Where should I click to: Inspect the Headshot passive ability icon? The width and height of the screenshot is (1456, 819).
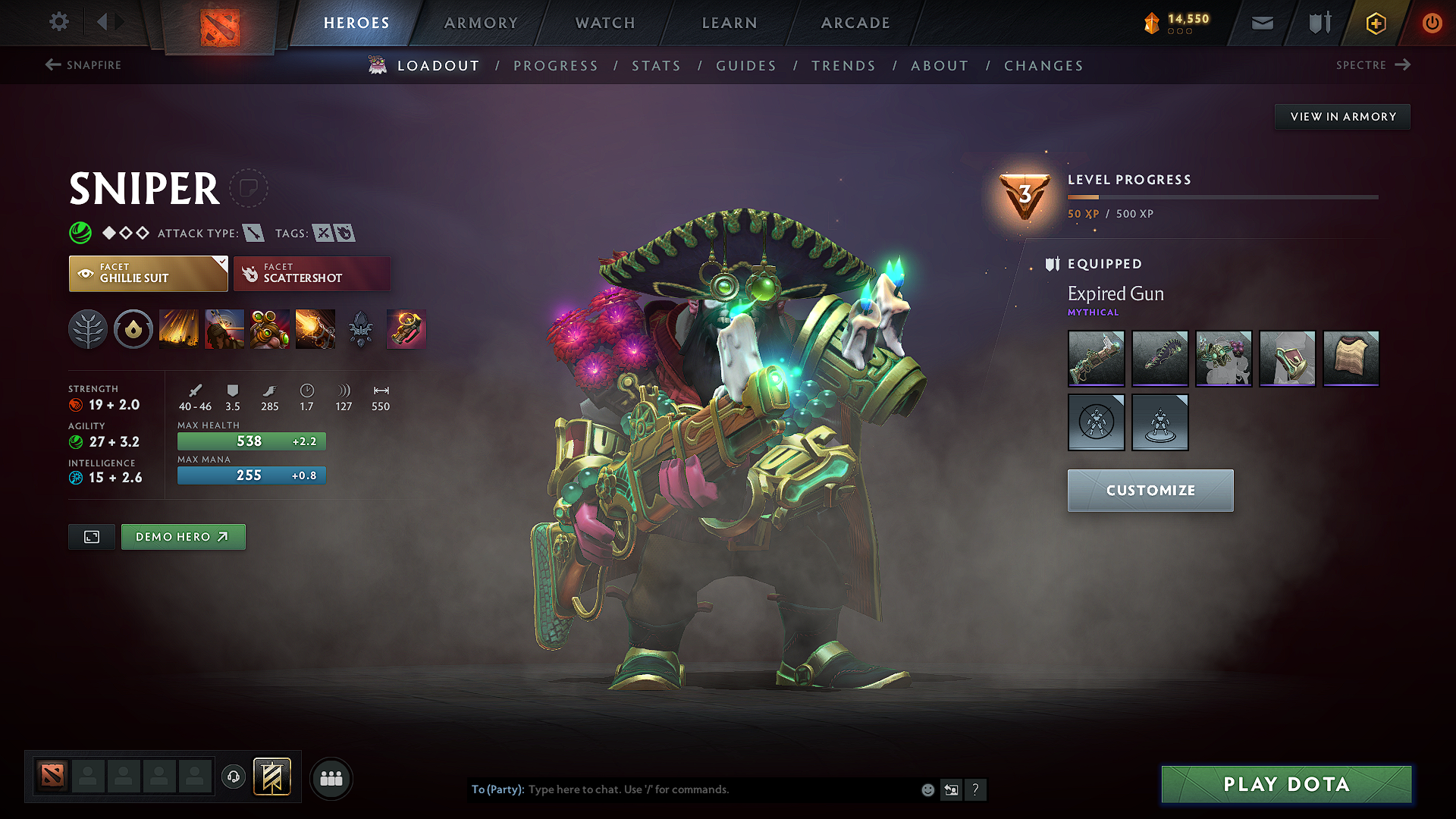224,329
